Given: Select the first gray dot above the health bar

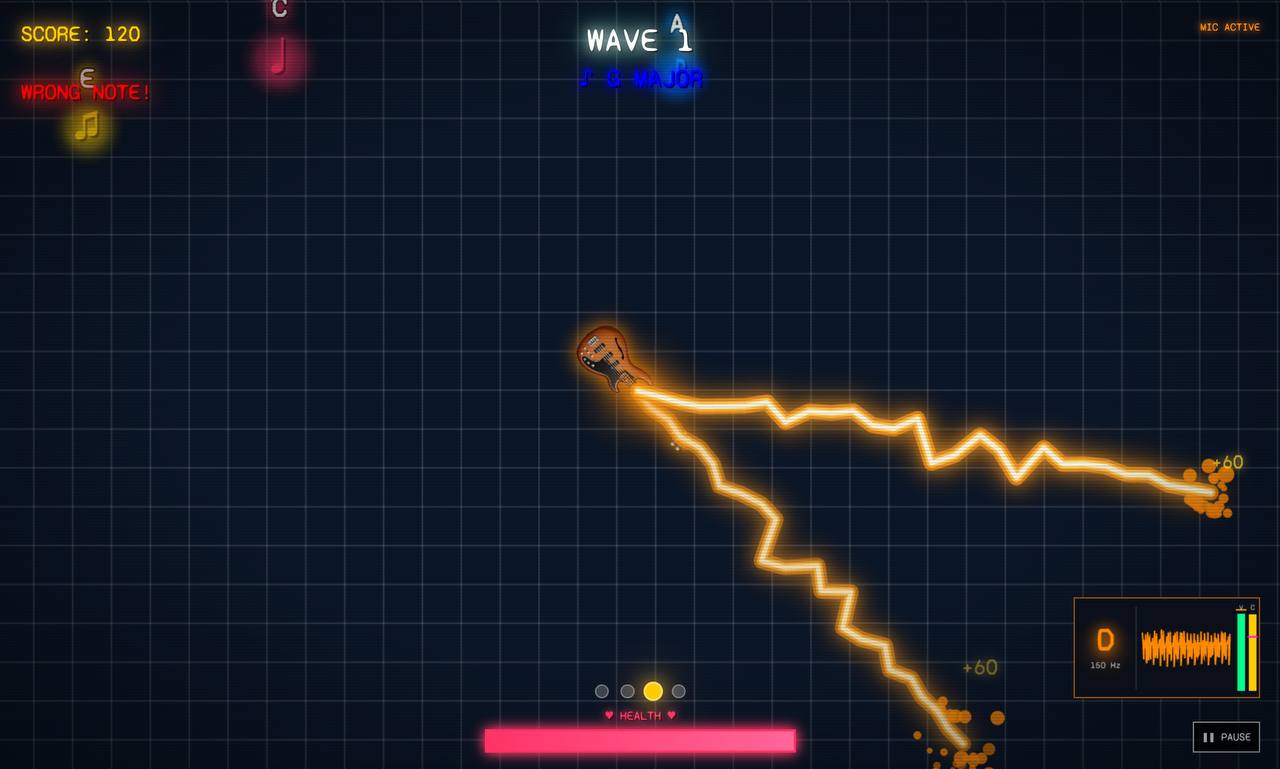Looking at the screenshot, I should [x=602, y=690].
